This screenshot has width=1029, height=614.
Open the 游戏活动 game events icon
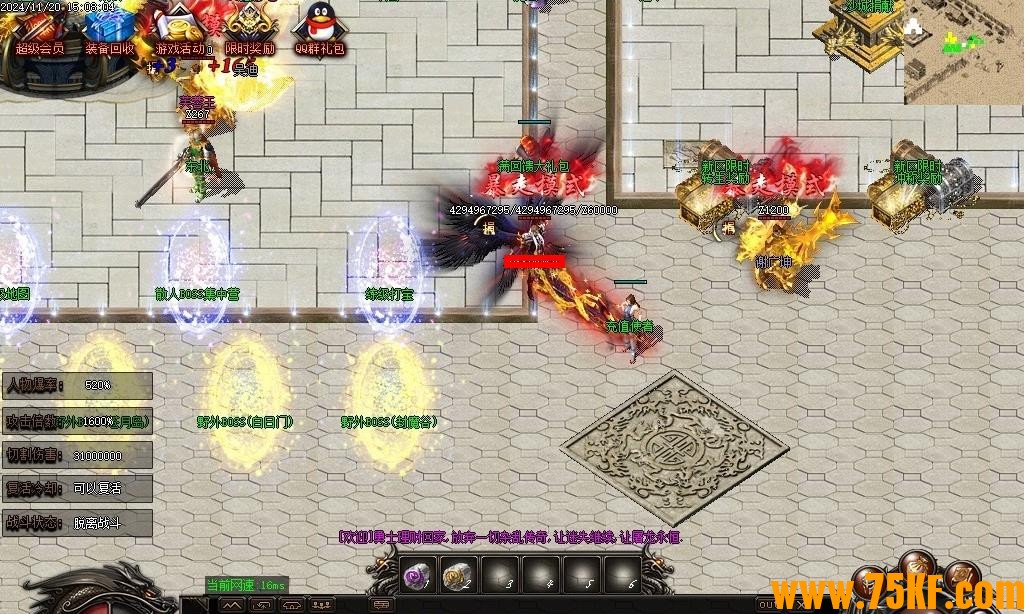coord(180,28)
